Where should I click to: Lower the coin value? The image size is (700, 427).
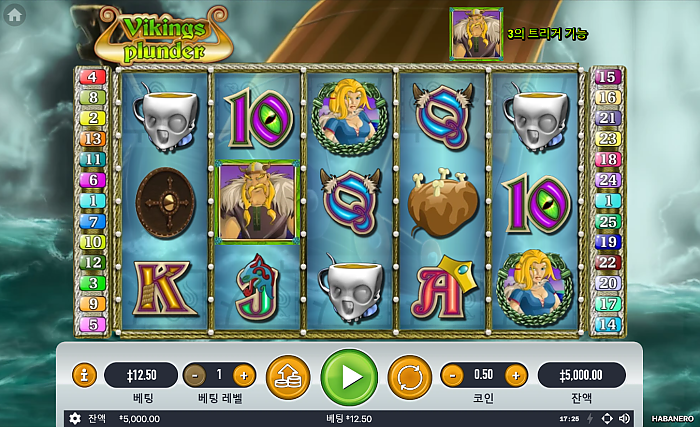coord(452,376)
